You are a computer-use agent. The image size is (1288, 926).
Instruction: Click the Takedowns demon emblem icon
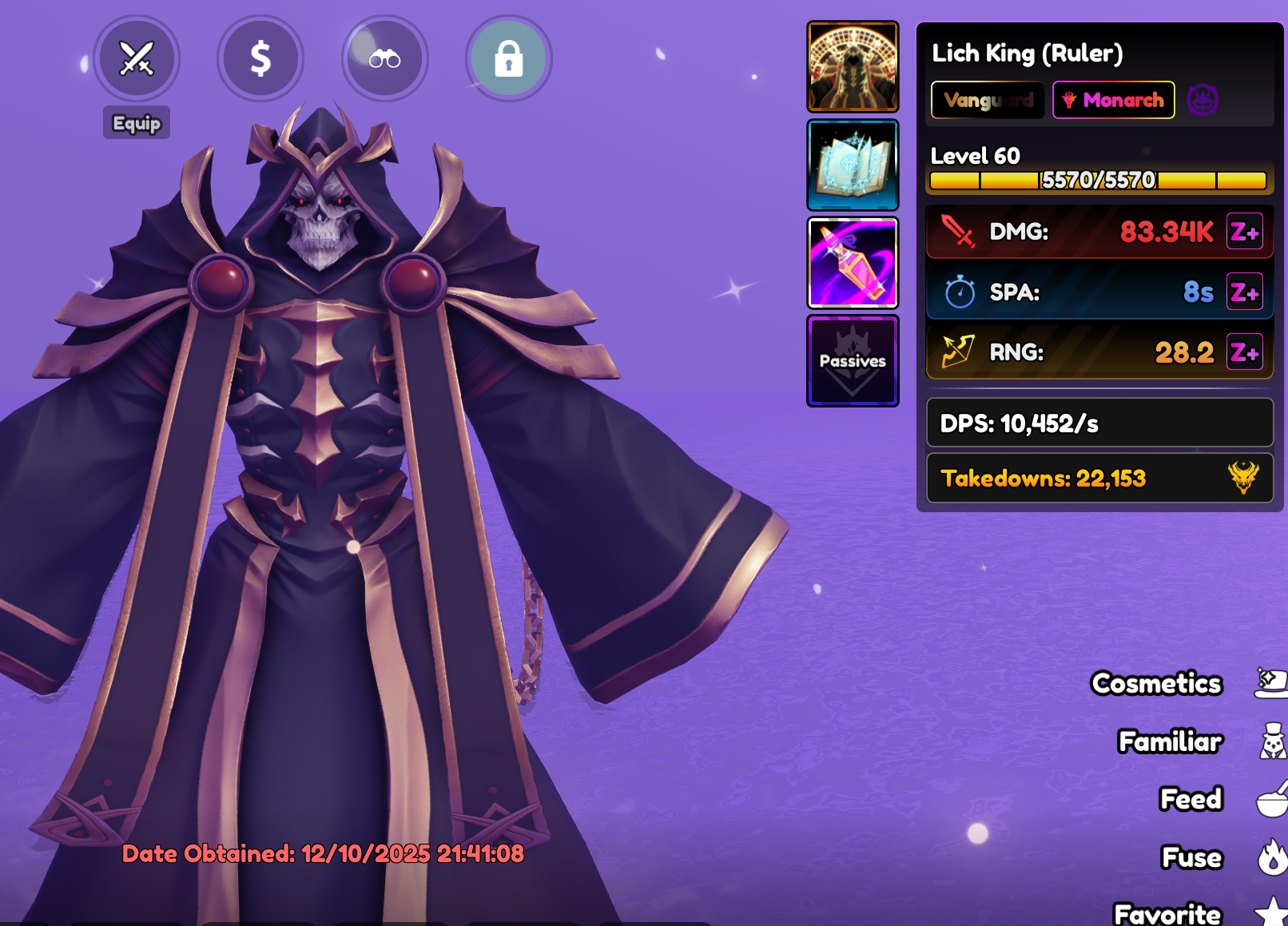[x=1242, y=478]
